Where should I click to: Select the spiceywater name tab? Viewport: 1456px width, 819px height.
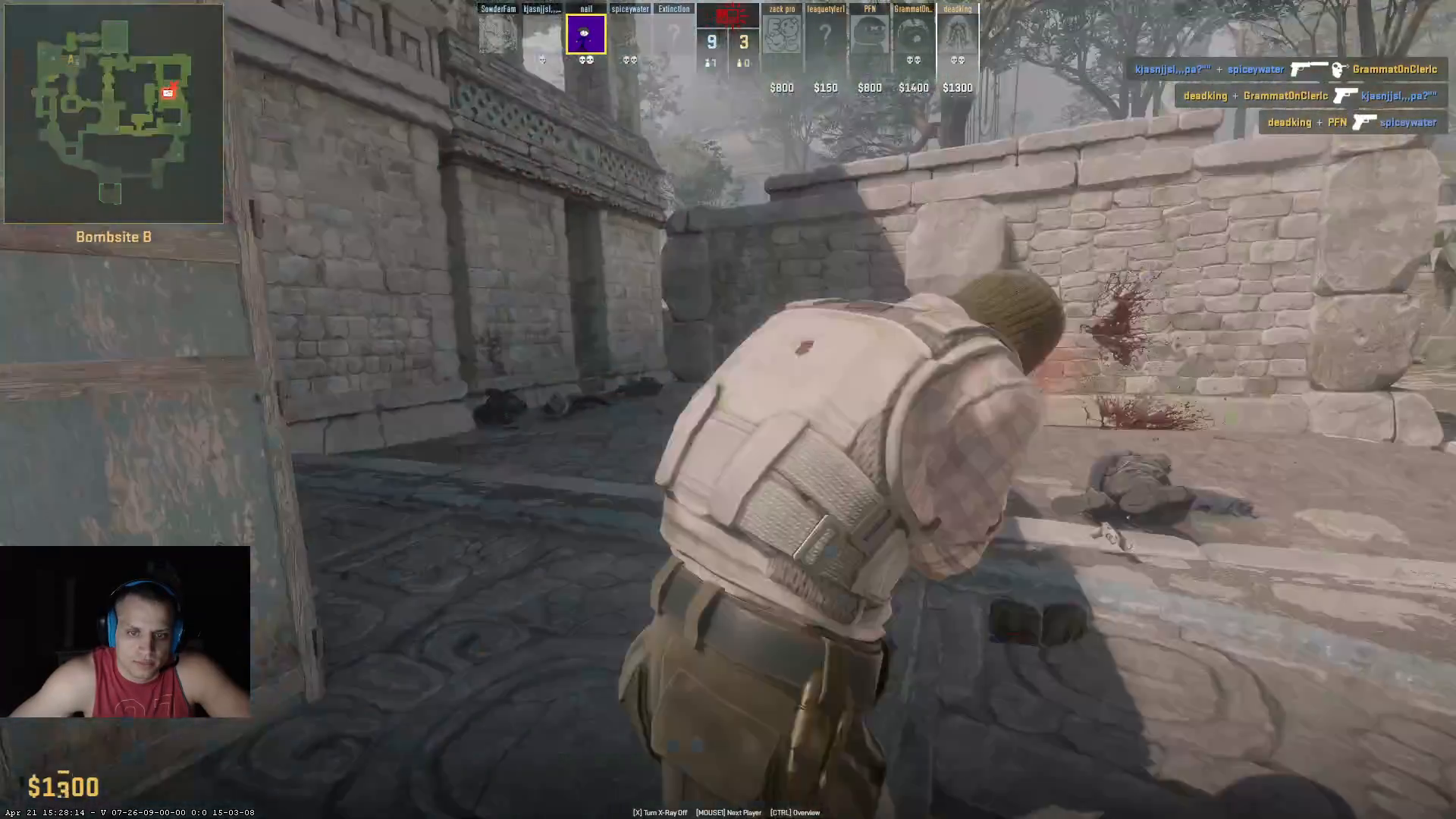[x=629, y=8]
